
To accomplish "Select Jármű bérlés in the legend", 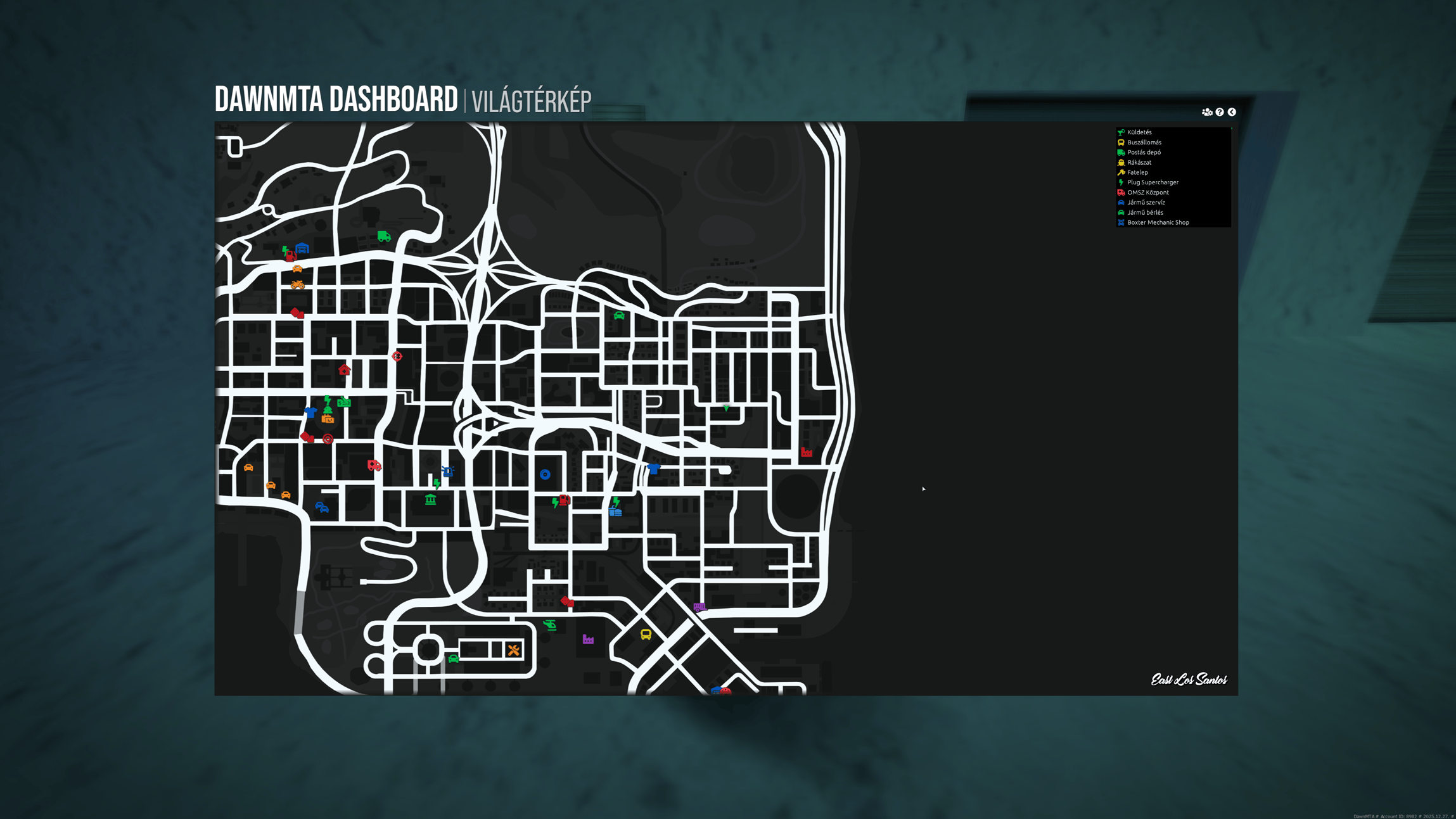I will (1145, 213).
